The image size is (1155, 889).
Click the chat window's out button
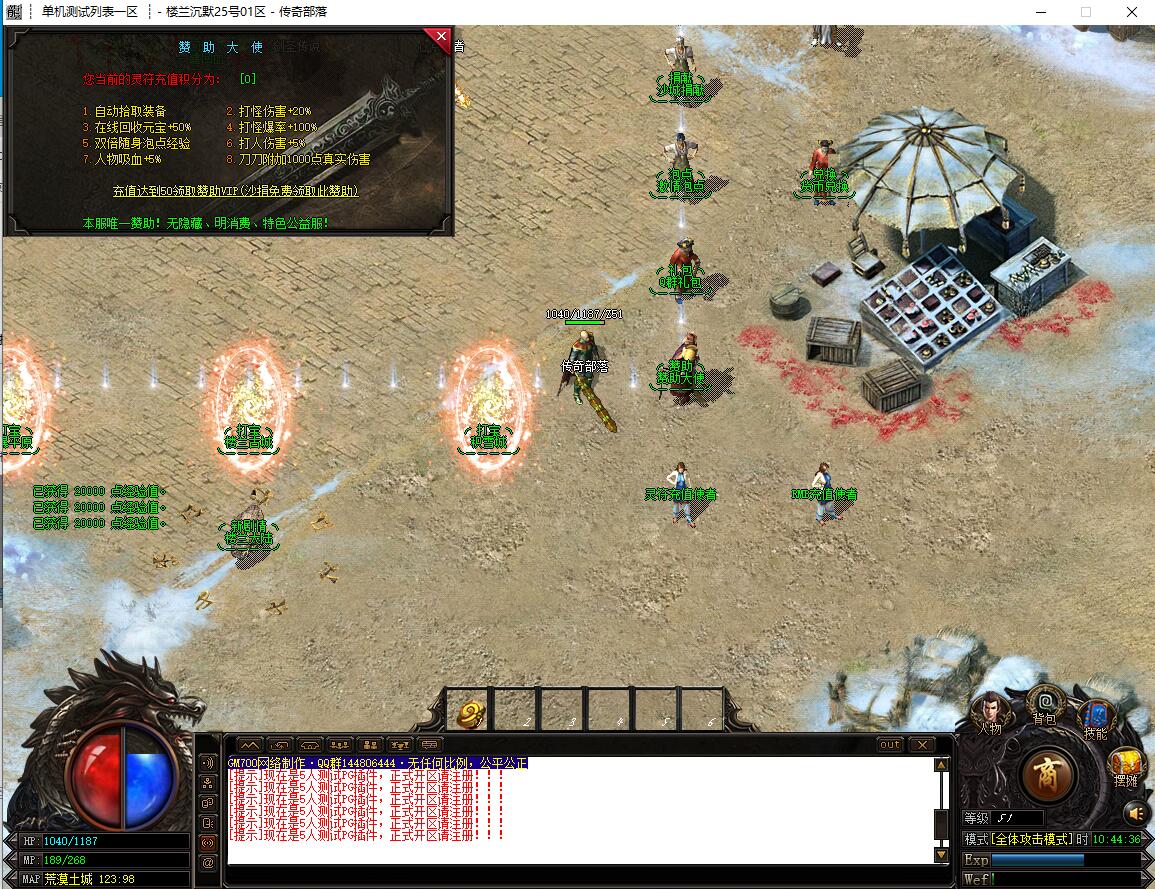pos(889,745)
